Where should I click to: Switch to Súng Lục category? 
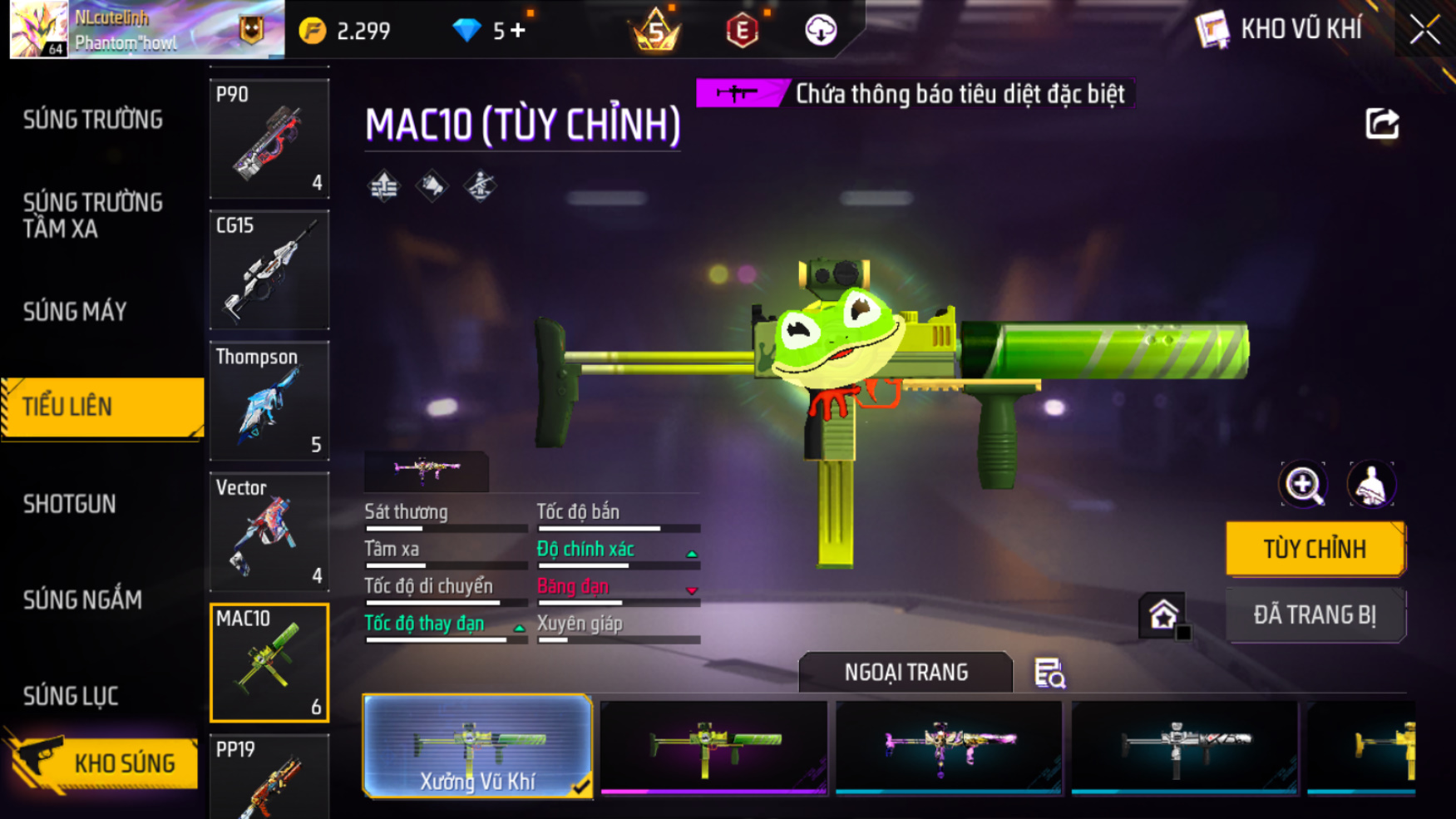tap(71, 696)
